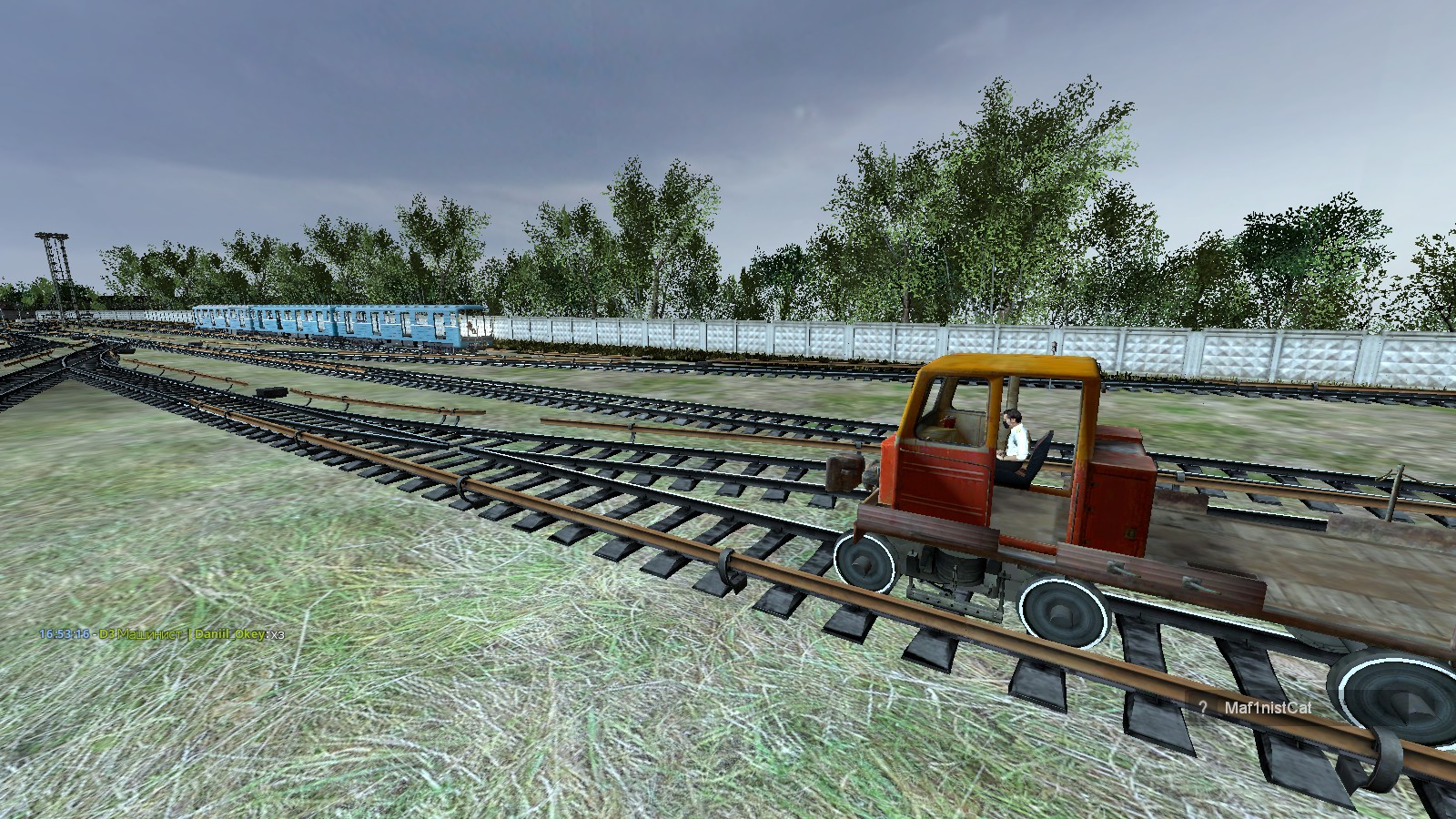Click Daniil_Okey's chat message line
Image resolution: width=1456 pixels, height=819 pixels.
click(x=161, y=634)
